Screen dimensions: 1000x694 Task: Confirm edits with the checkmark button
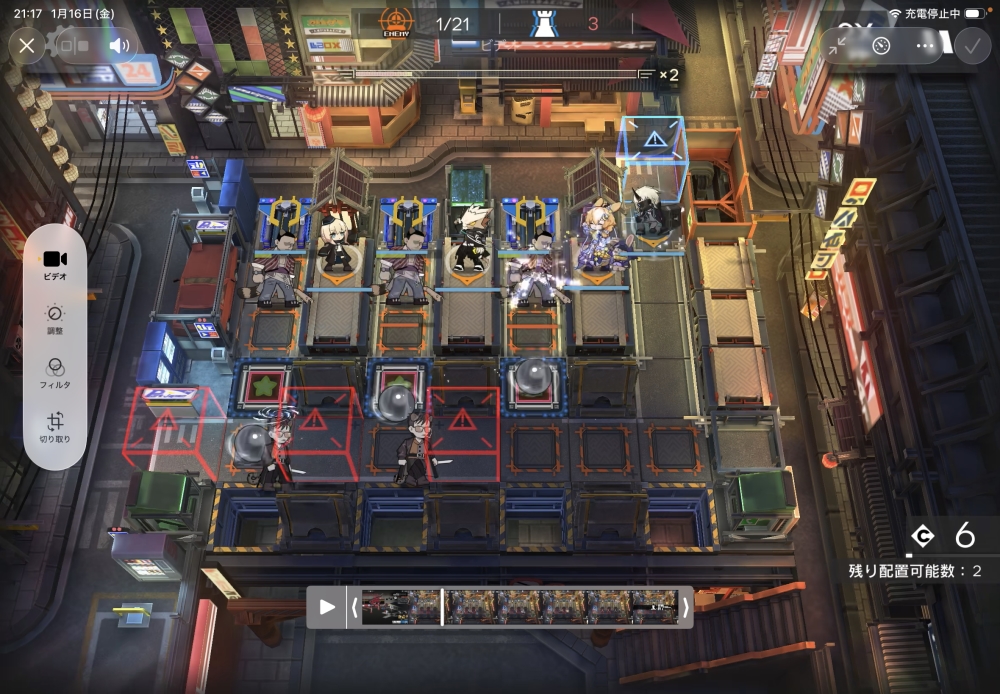(x=971, y=45)
